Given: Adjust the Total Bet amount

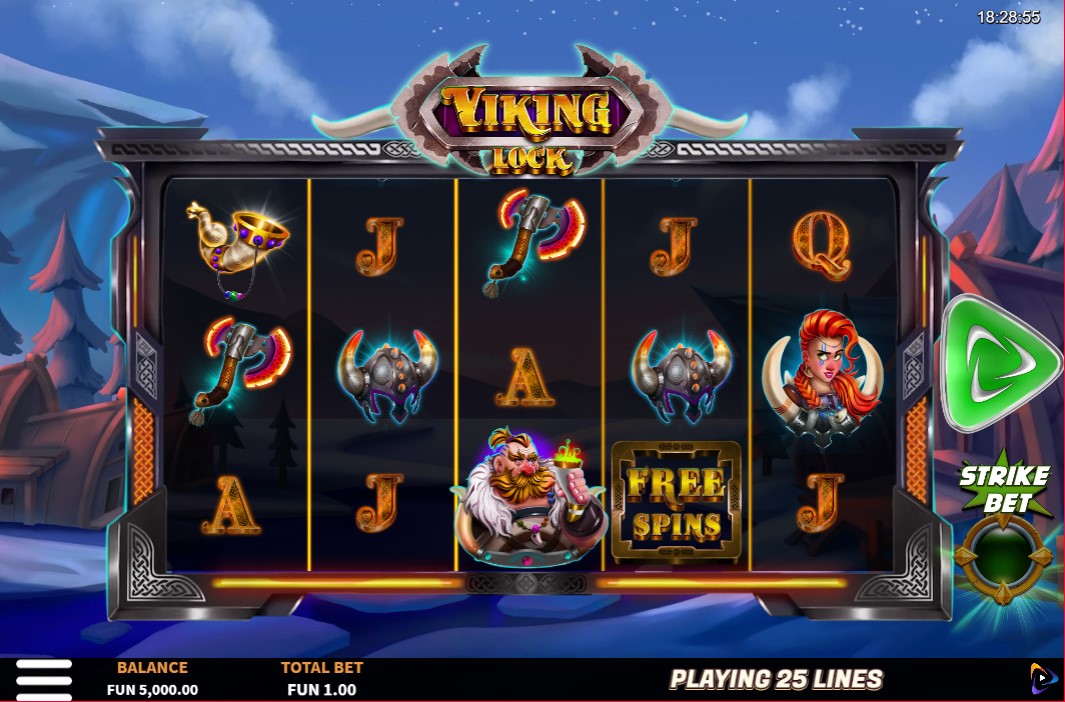Looking at the screenshot, I should click(x=321, y=679).
